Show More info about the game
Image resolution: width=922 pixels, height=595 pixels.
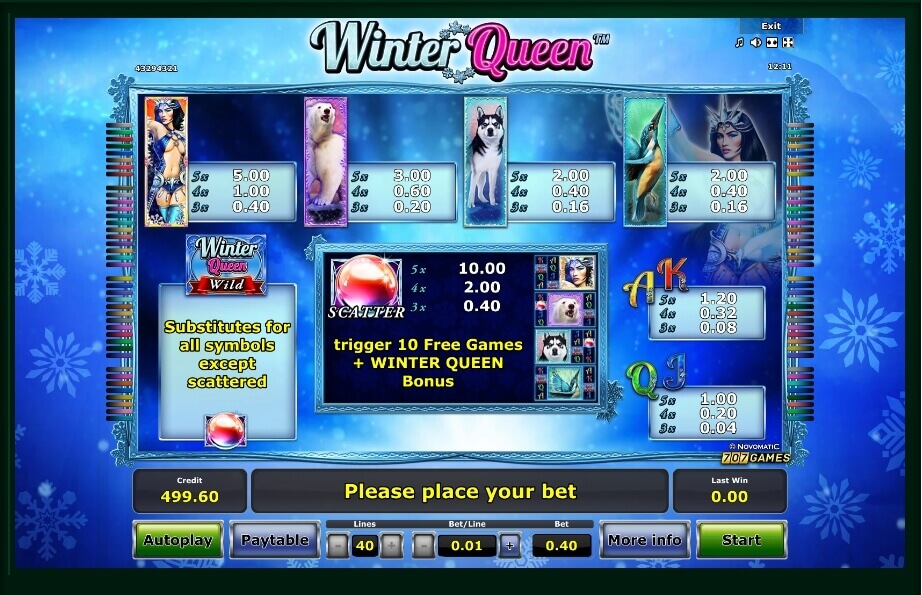(x=645, y=540)
